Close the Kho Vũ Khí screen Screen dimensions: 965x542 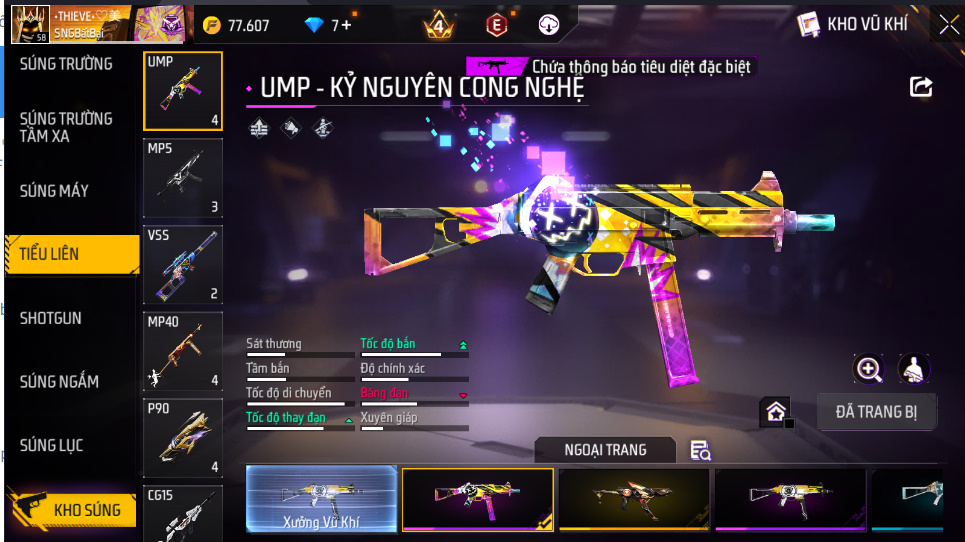tap(947, 24)
